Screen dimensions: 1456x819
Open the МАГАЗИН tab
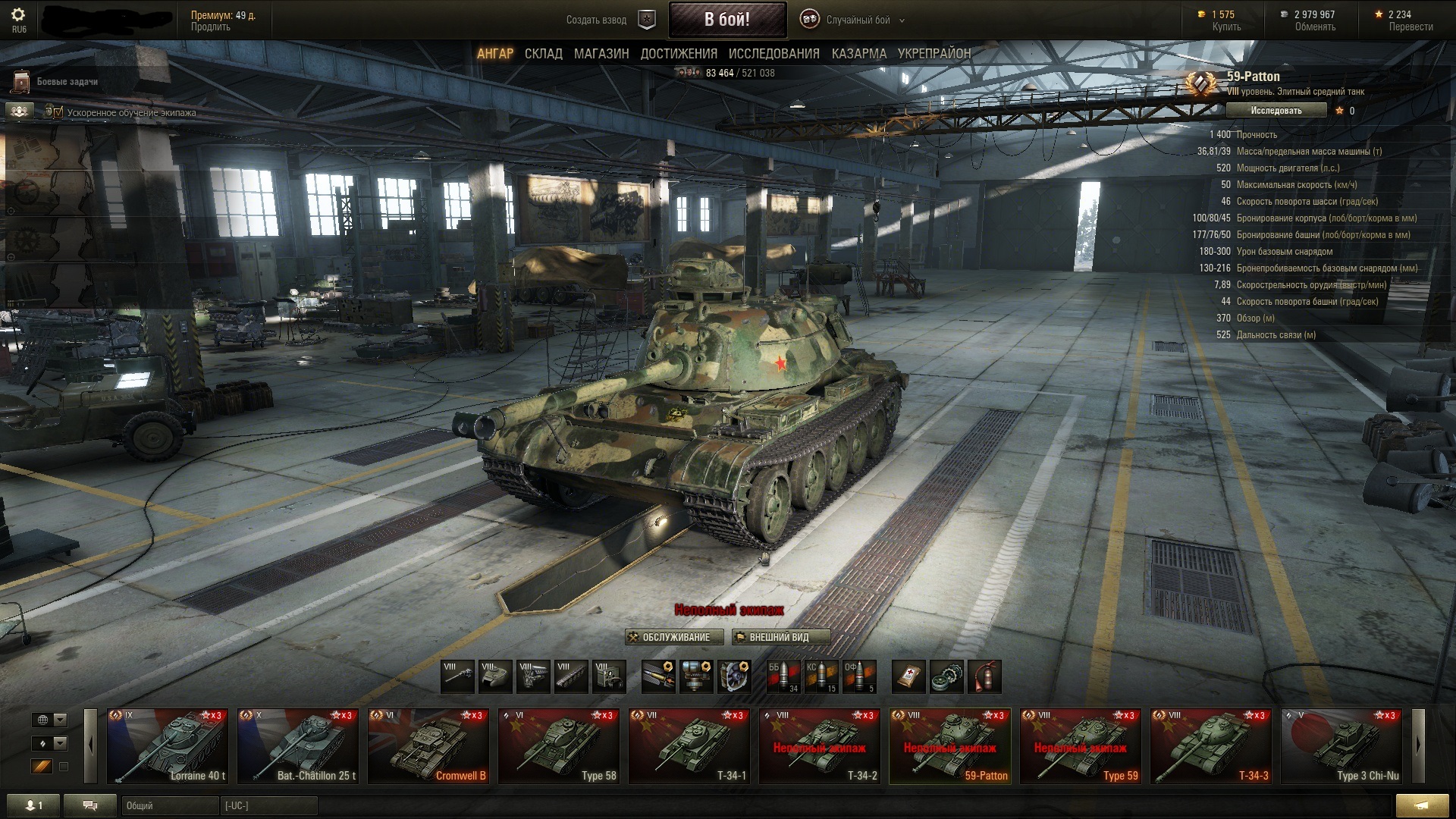tap(601, 54)
